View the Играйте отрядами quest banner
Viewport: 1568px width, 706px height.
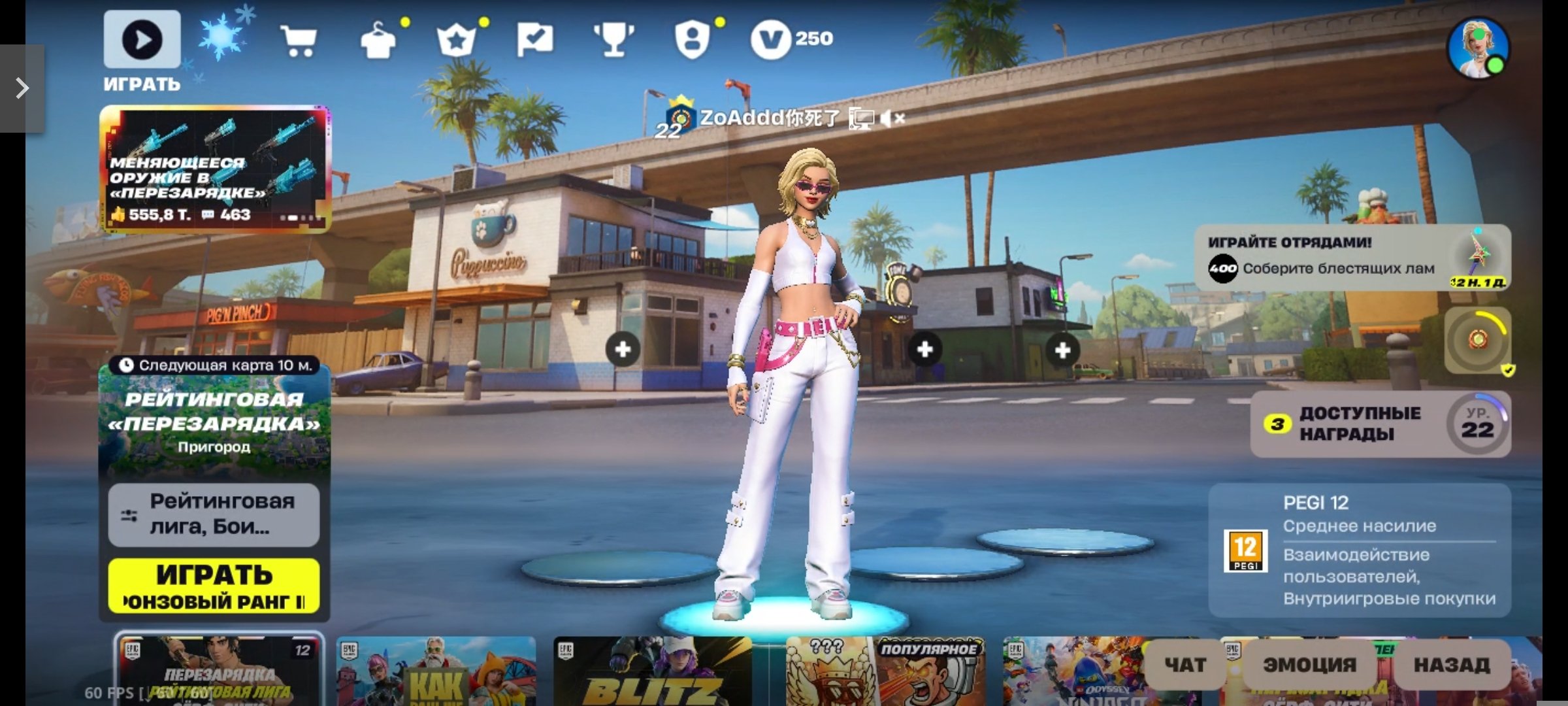pyautogui.click(x=1352, y=258)
